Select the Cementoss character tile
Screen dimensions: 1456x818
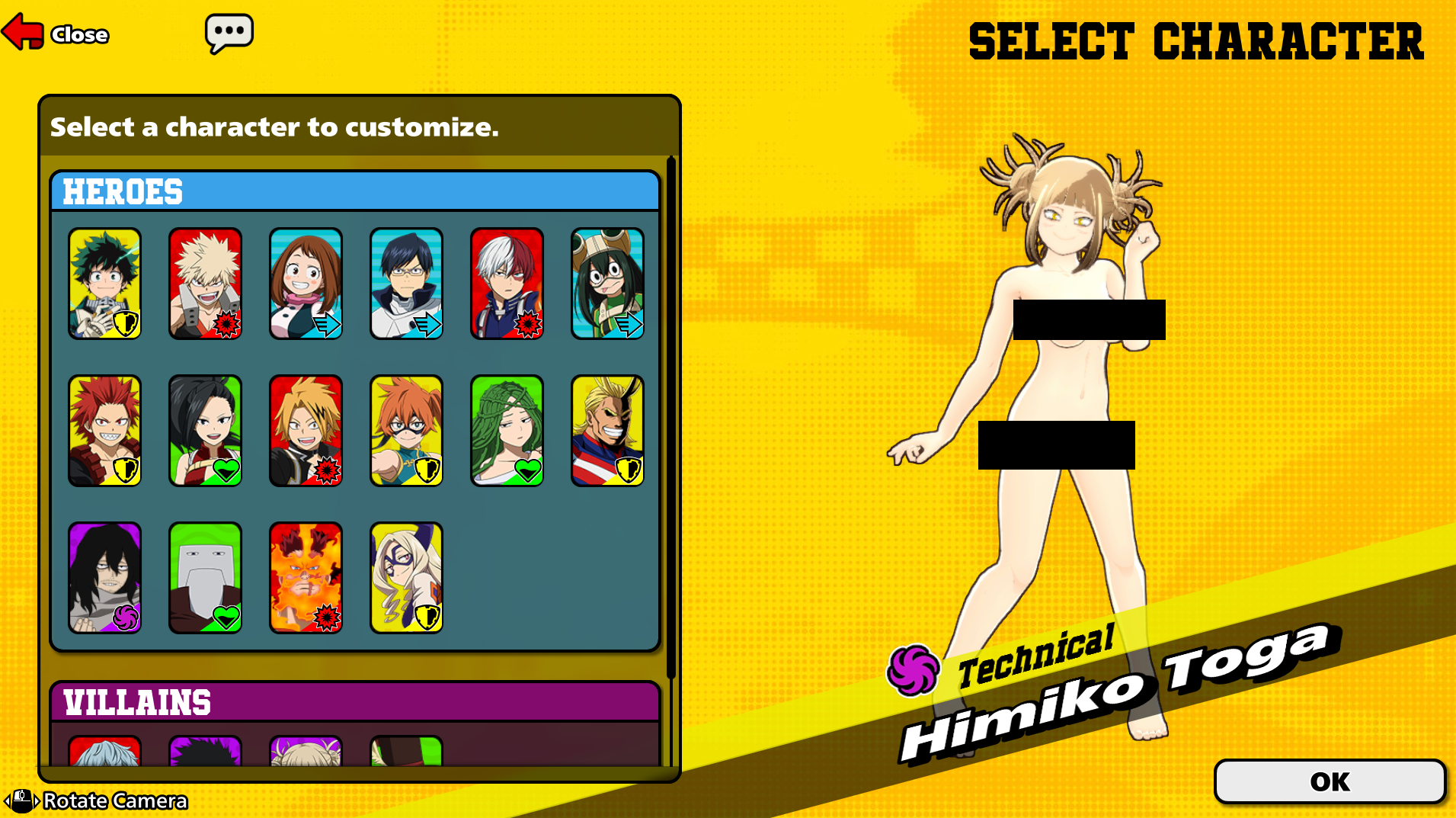(x=205, y=577)
